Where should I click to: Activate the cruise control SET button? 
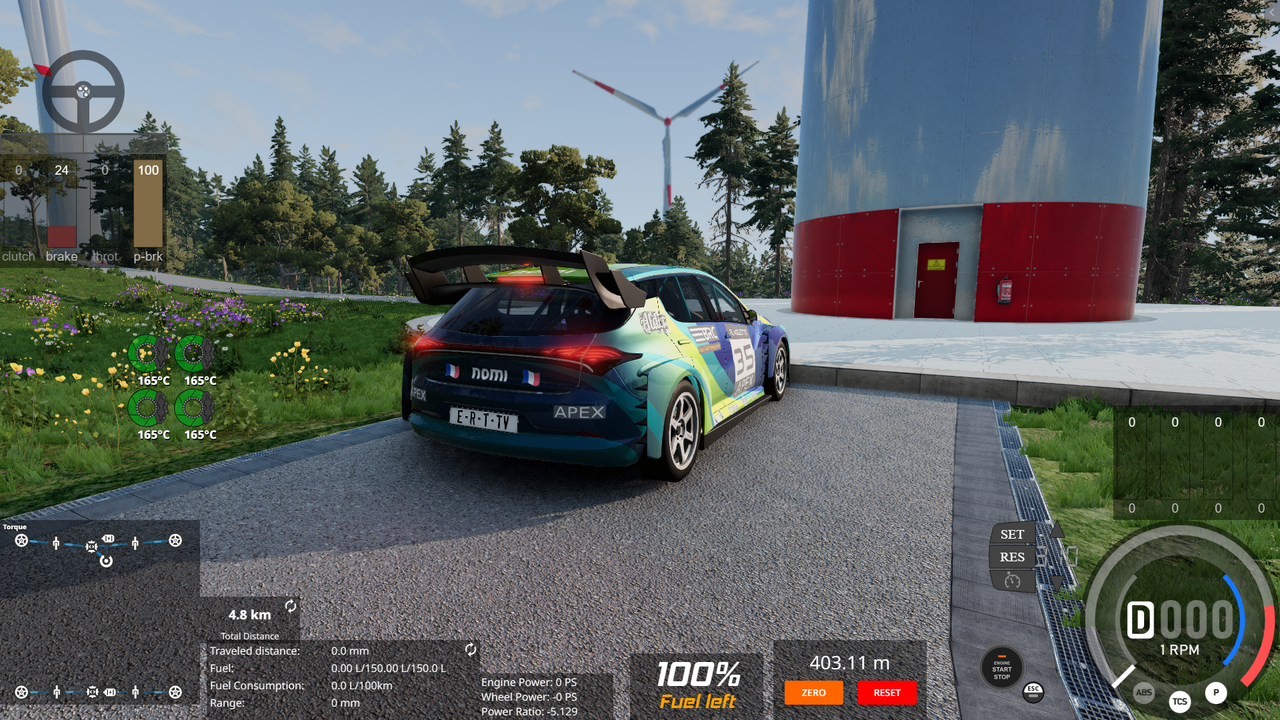pyautogui.click(x=1012, y=535)
